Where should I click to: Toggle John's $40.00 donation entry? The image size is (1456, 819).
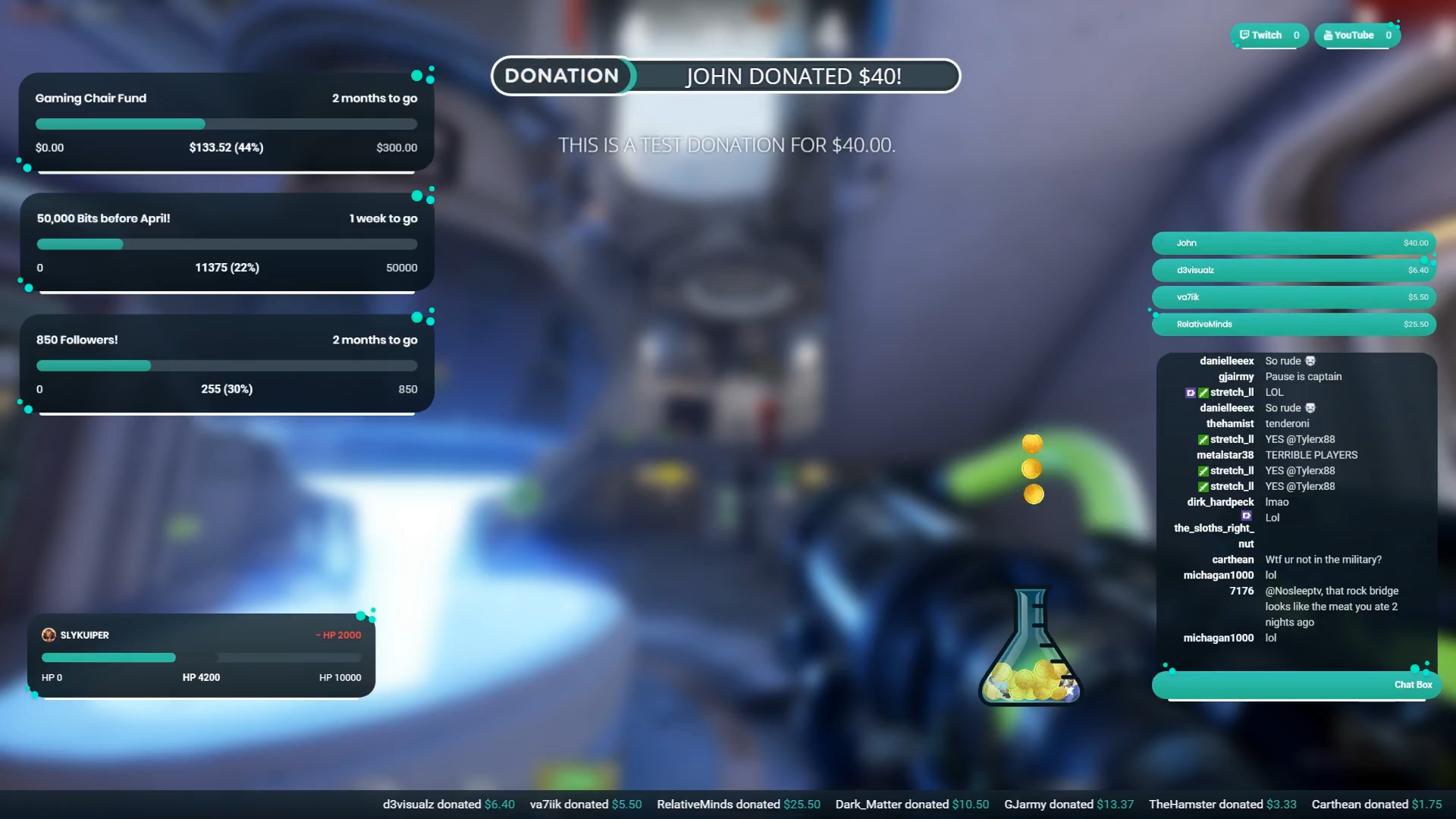(x=1293, y=243)
